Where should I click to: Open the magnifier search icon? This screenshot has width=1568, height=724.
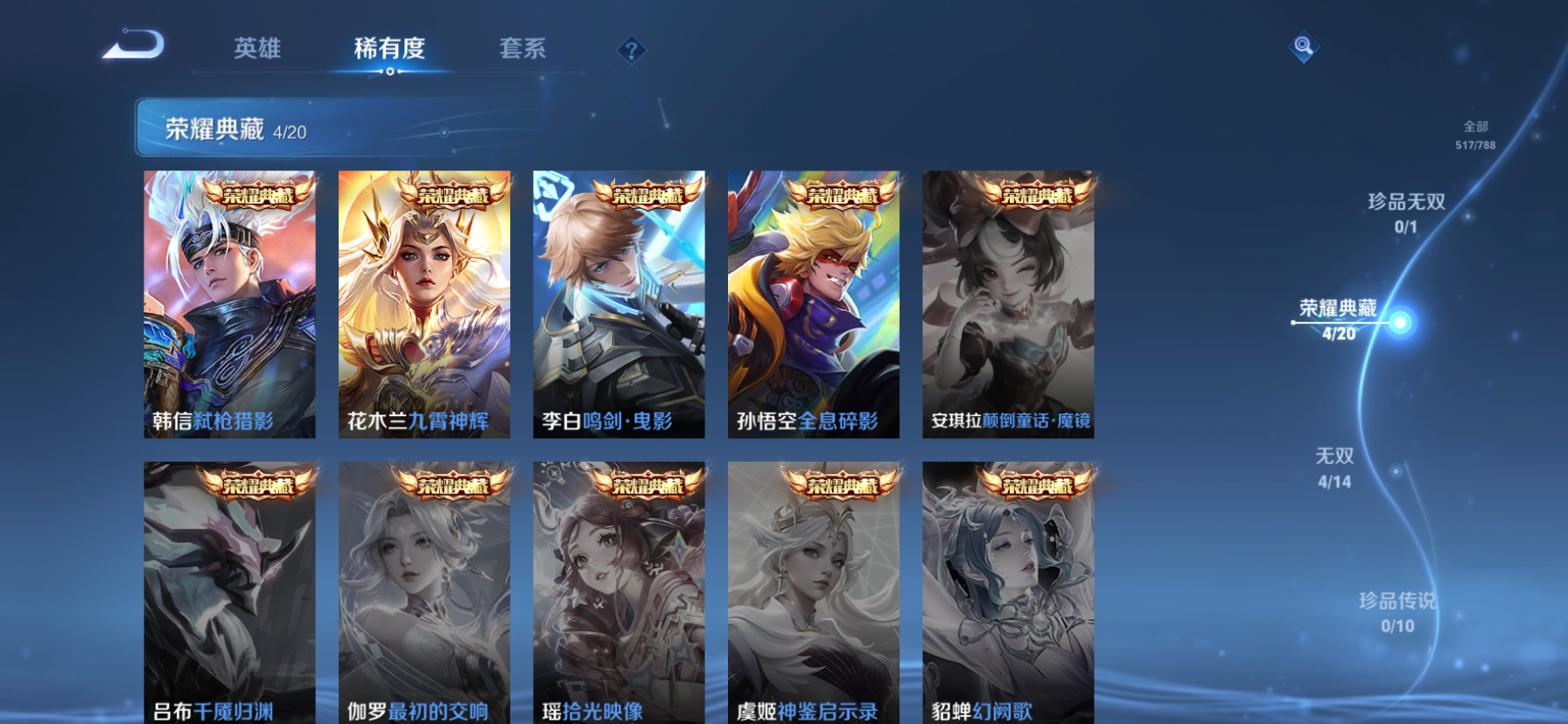point(1303,46)
